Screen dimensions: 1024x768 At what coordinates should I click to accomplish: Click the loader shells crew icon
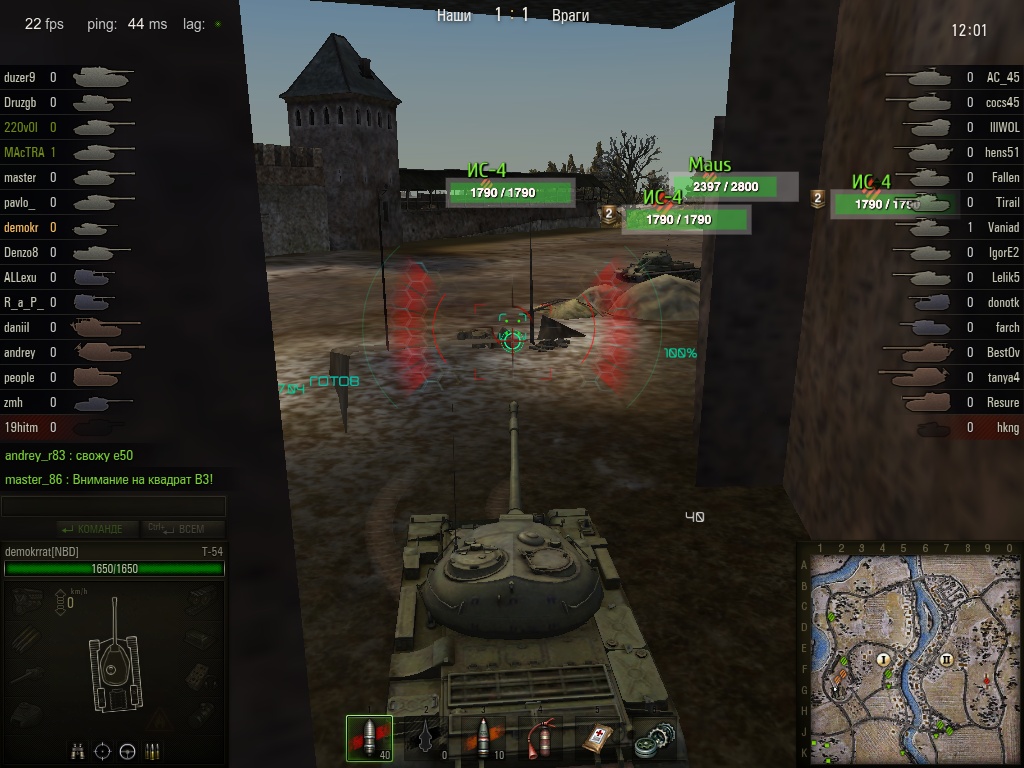click(152, 750)
